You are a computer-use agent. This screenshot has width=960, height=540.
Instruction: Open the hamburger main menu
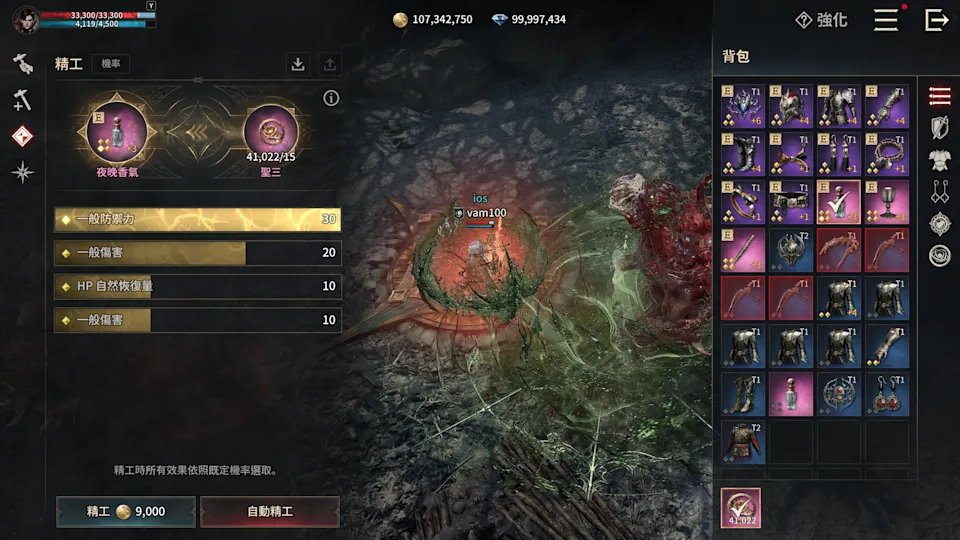[886, 20]
